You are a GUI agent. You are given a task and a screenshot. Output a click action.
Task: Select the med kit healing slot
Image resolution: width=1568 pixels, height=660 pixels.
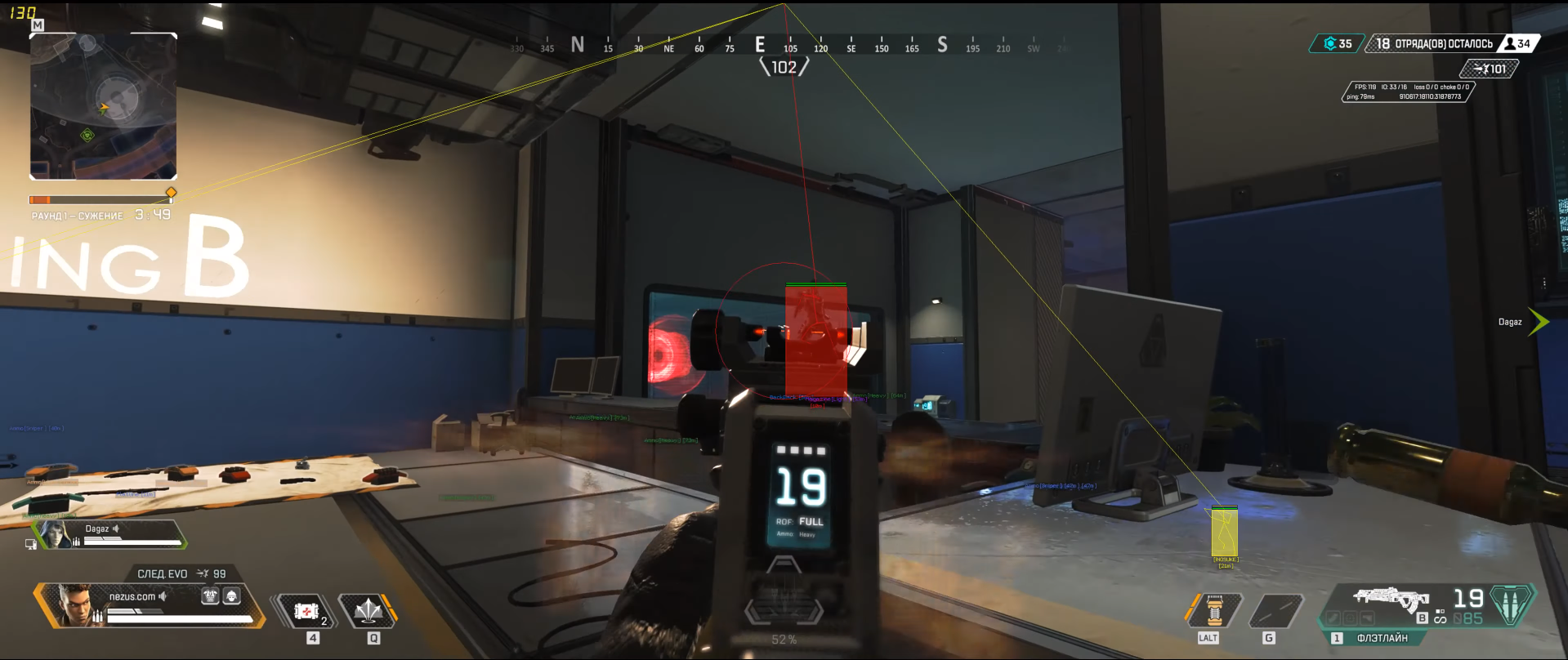tap(307, 611)
